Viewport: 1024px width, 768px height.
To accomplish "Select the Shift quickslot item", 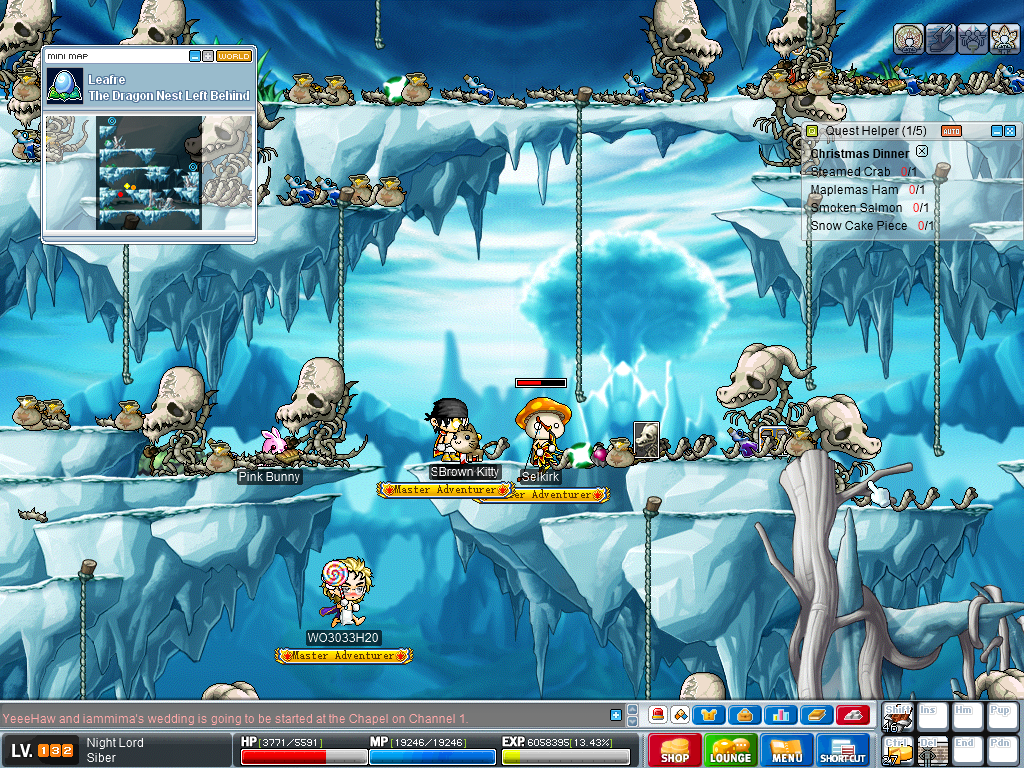I will pyautogui.click(x=898, y=716).
